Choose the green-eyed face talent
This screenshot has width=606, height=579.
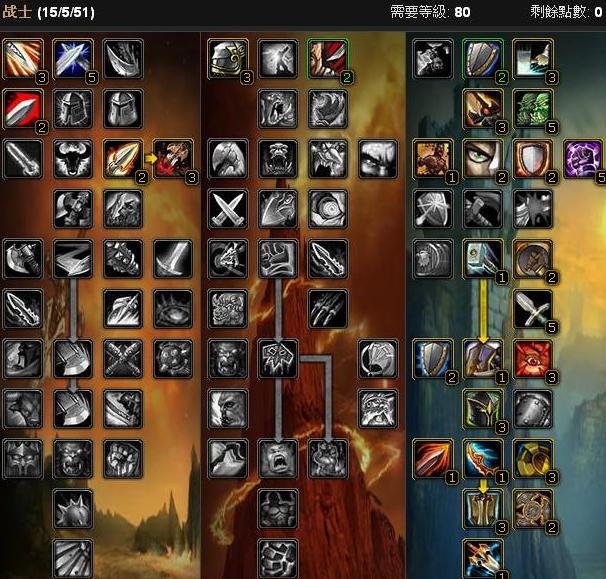tap(482, 158)
